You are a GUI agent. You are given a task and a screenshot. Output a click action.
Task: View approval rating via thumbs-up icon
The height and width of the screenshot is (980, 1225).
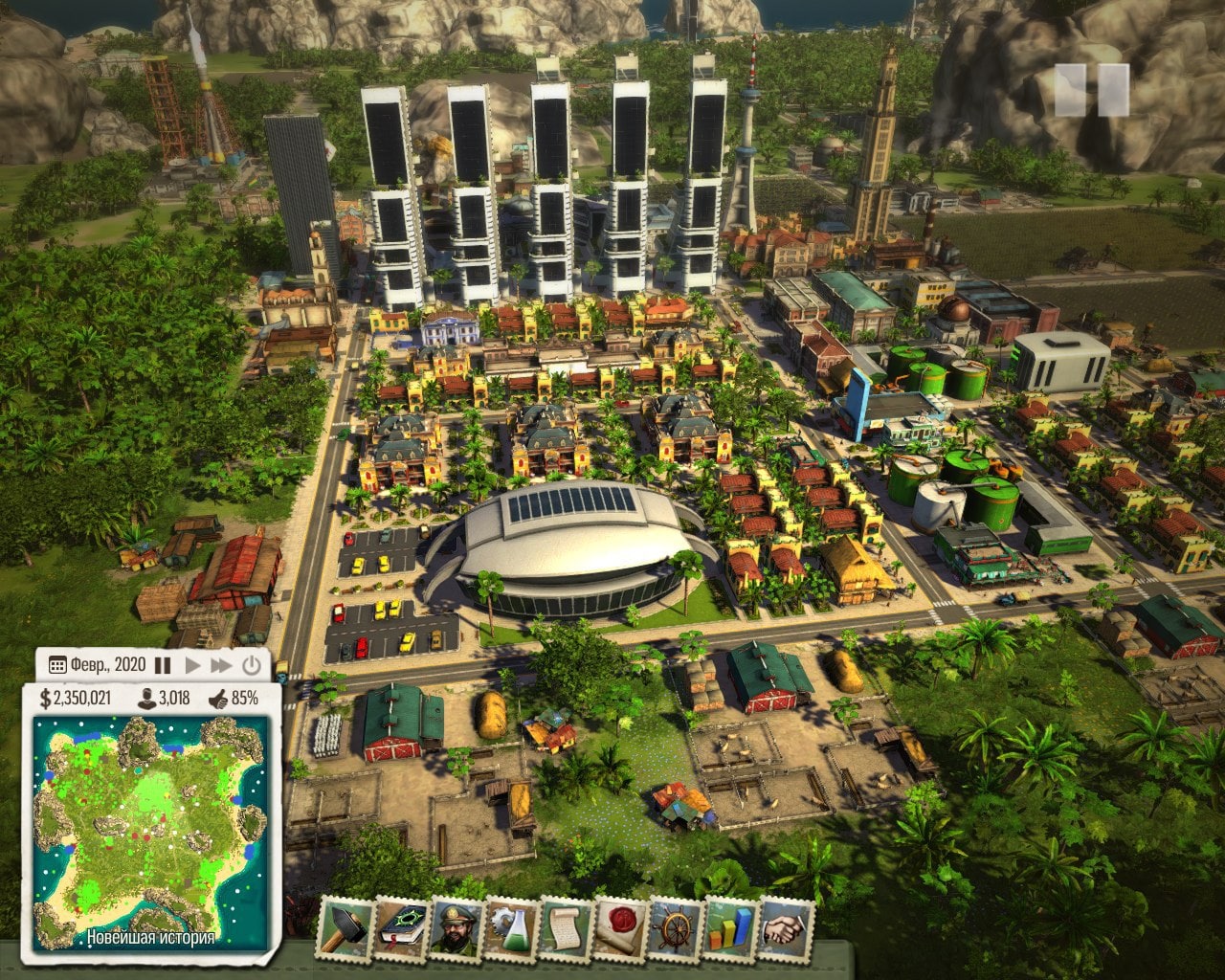(x=218, y=698)
